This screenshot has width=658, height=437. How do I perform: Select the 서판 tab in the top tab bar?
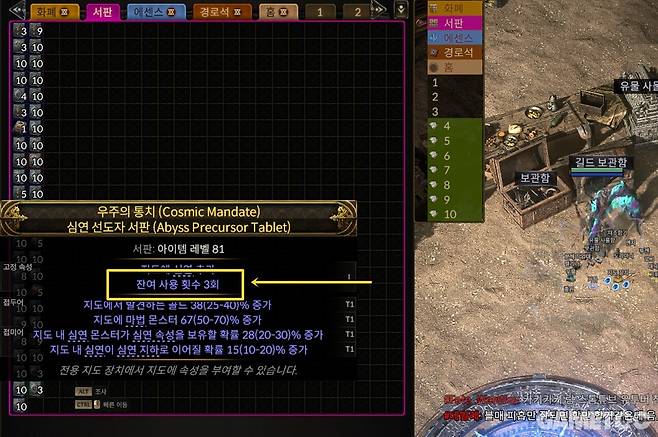(x=101, y=12)
